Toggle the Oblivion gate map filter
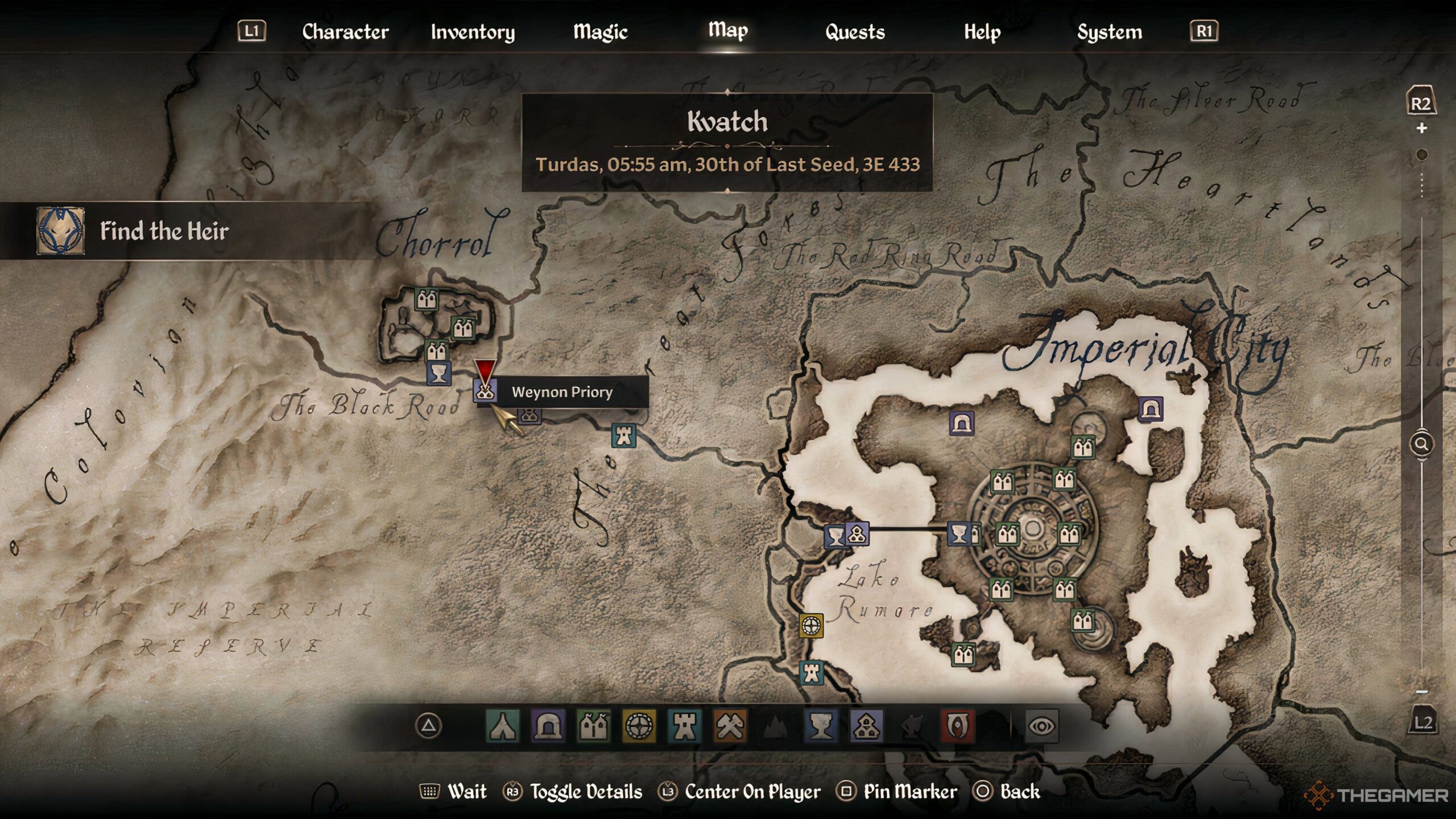This screenshot has width=1456, height=819. [x=957, y=726]
